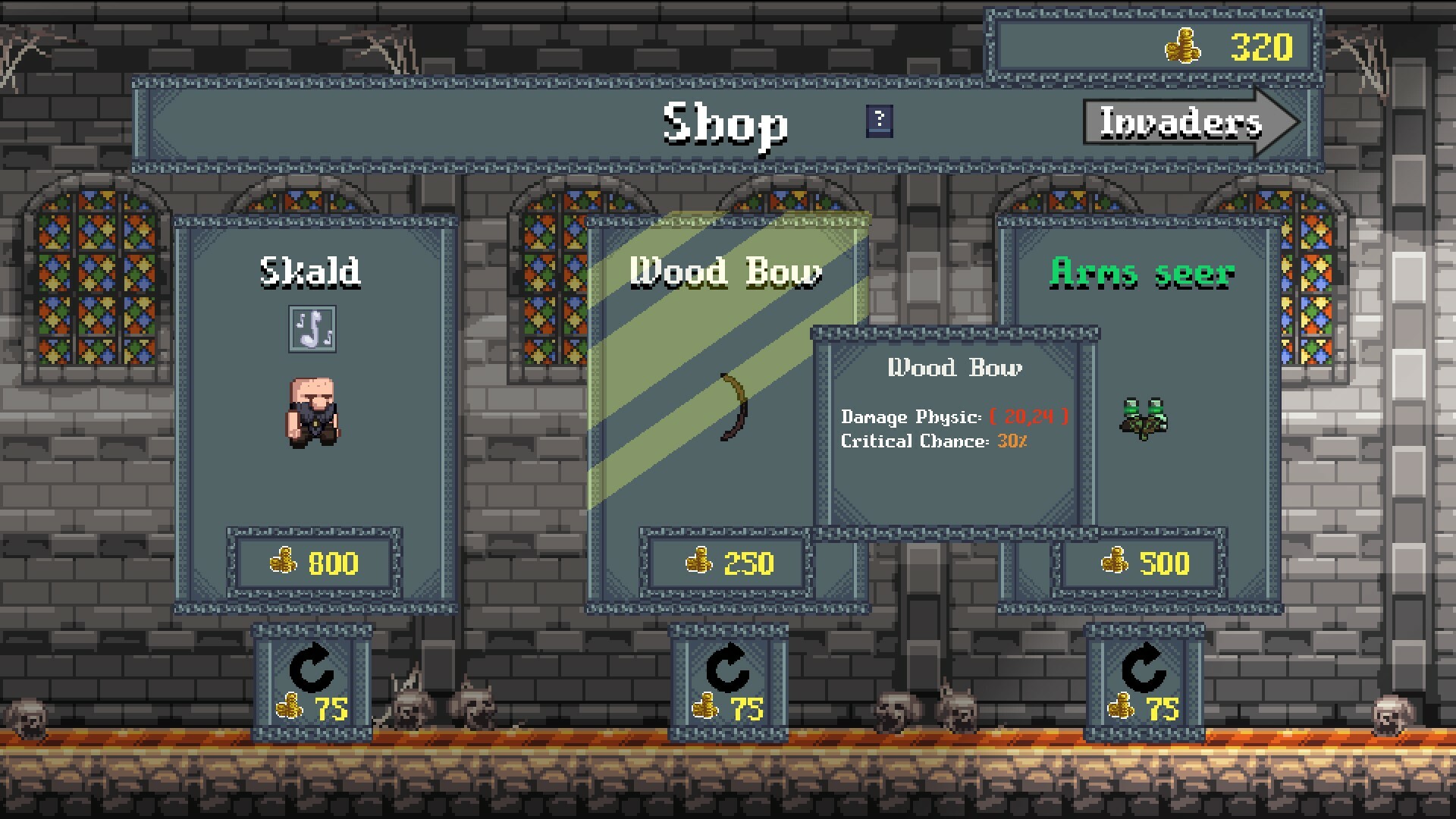The height and width of the screenshot is (819, 1456).
Task: Click the Shop title header
Action: point(725,125)
